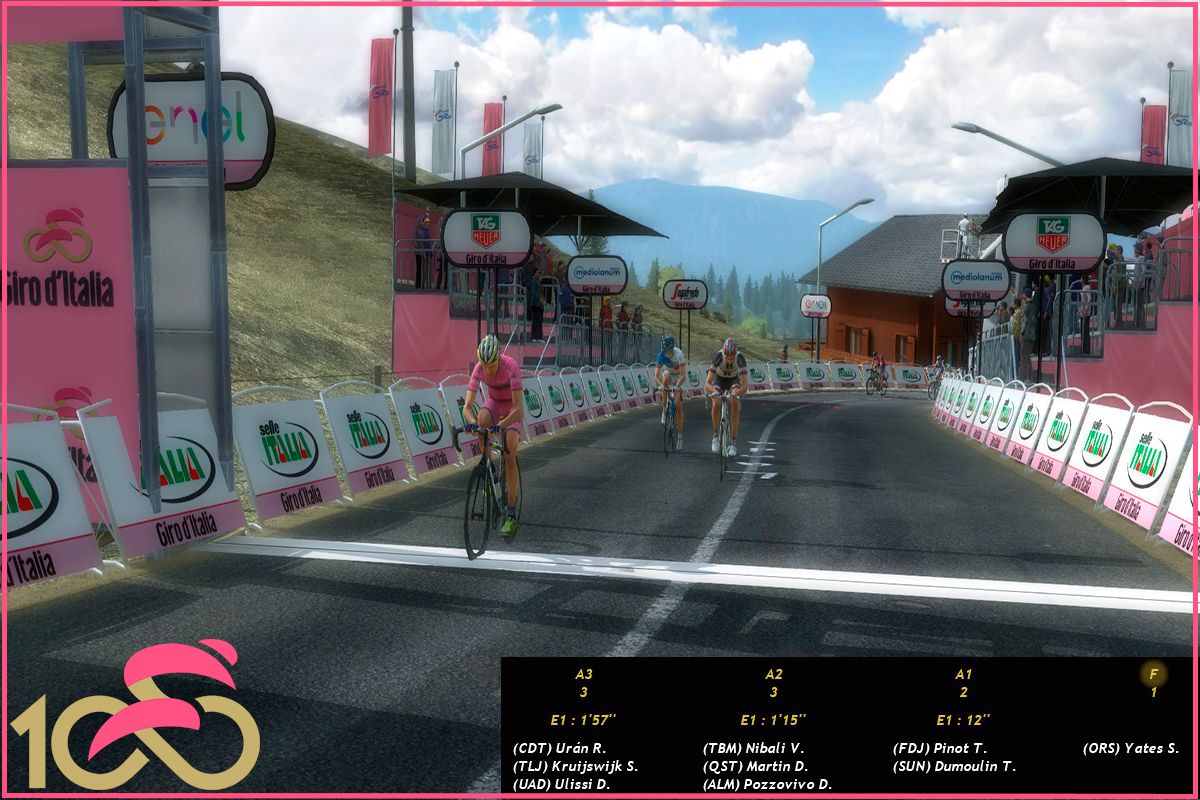The height and width of the screenshot is (800, 1200).
Task: Select Dumoulin T. of SUN
Action: coord(954,766)
